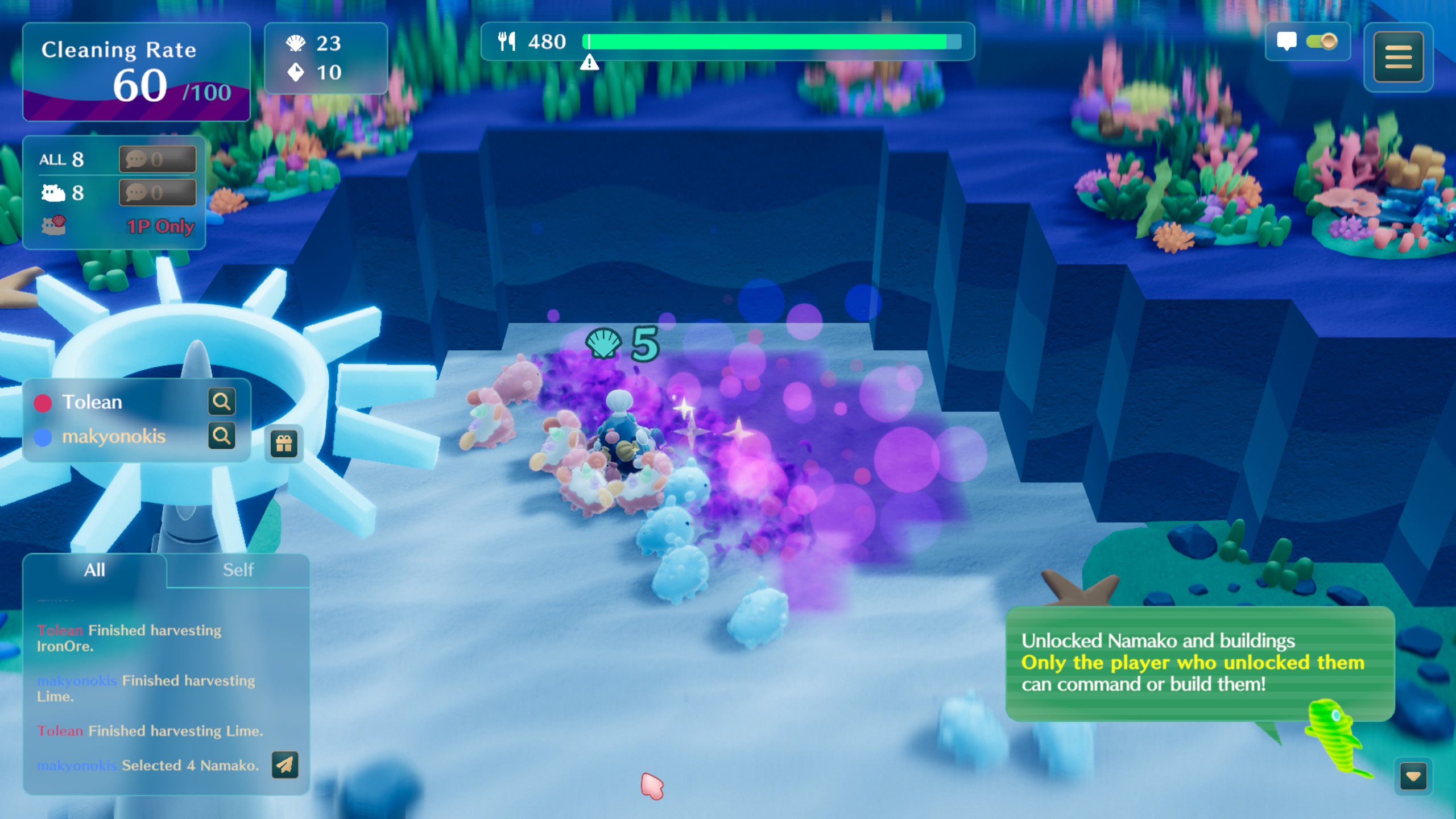The width and height of the screenshot is (1456, 819).
Task: Open the gift box button
Action: (284, 444)
